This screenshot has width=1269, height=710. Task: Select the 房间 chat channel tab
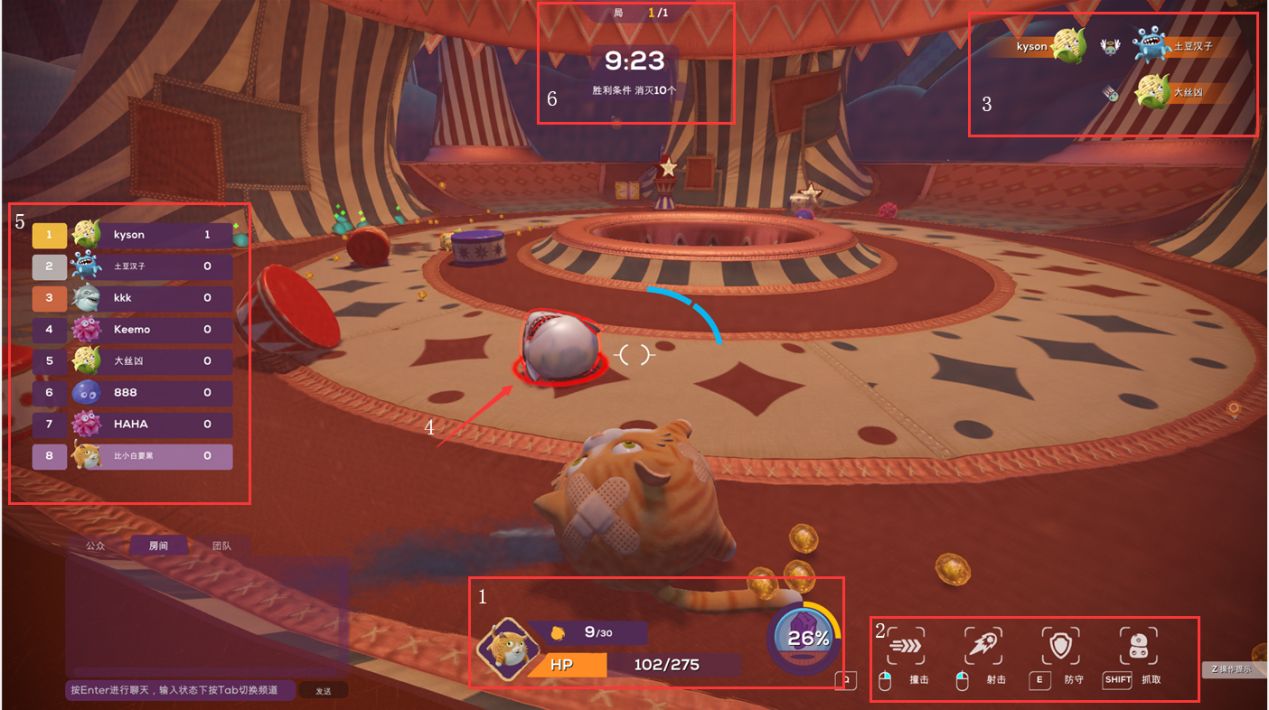158,546
